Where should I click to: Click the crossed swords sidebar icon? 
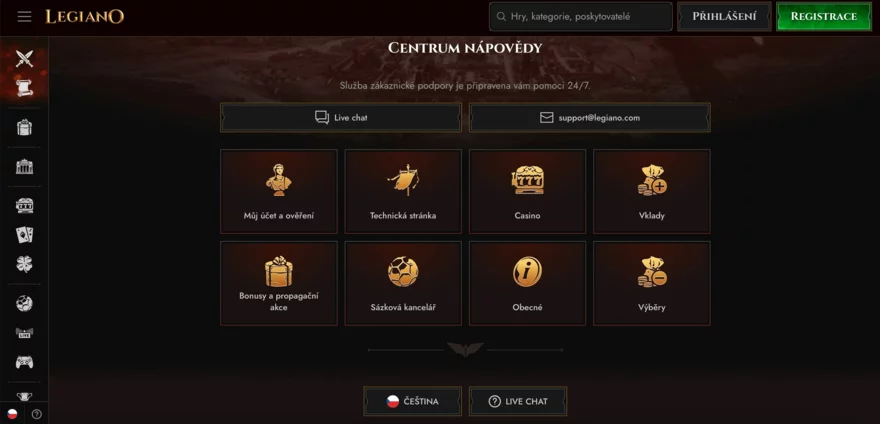click(24, 59)
